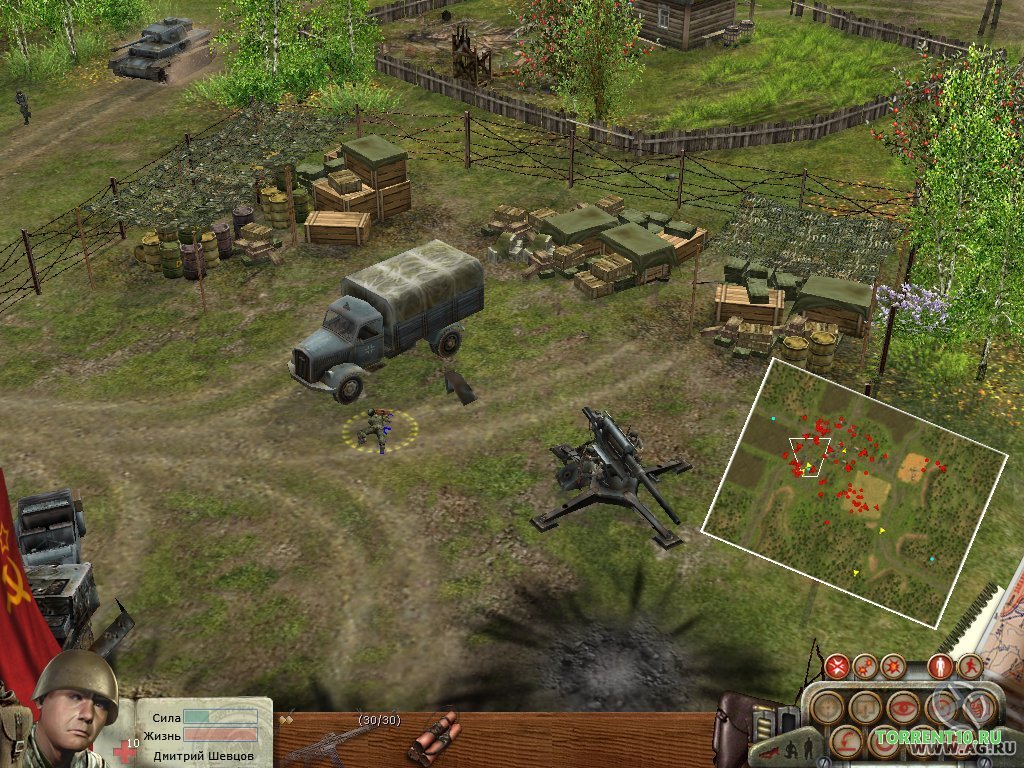The width and height of the screenshot is (1024, 768).
Task: Switch to the running figure movement mode
Action: [x=970, y=666]
